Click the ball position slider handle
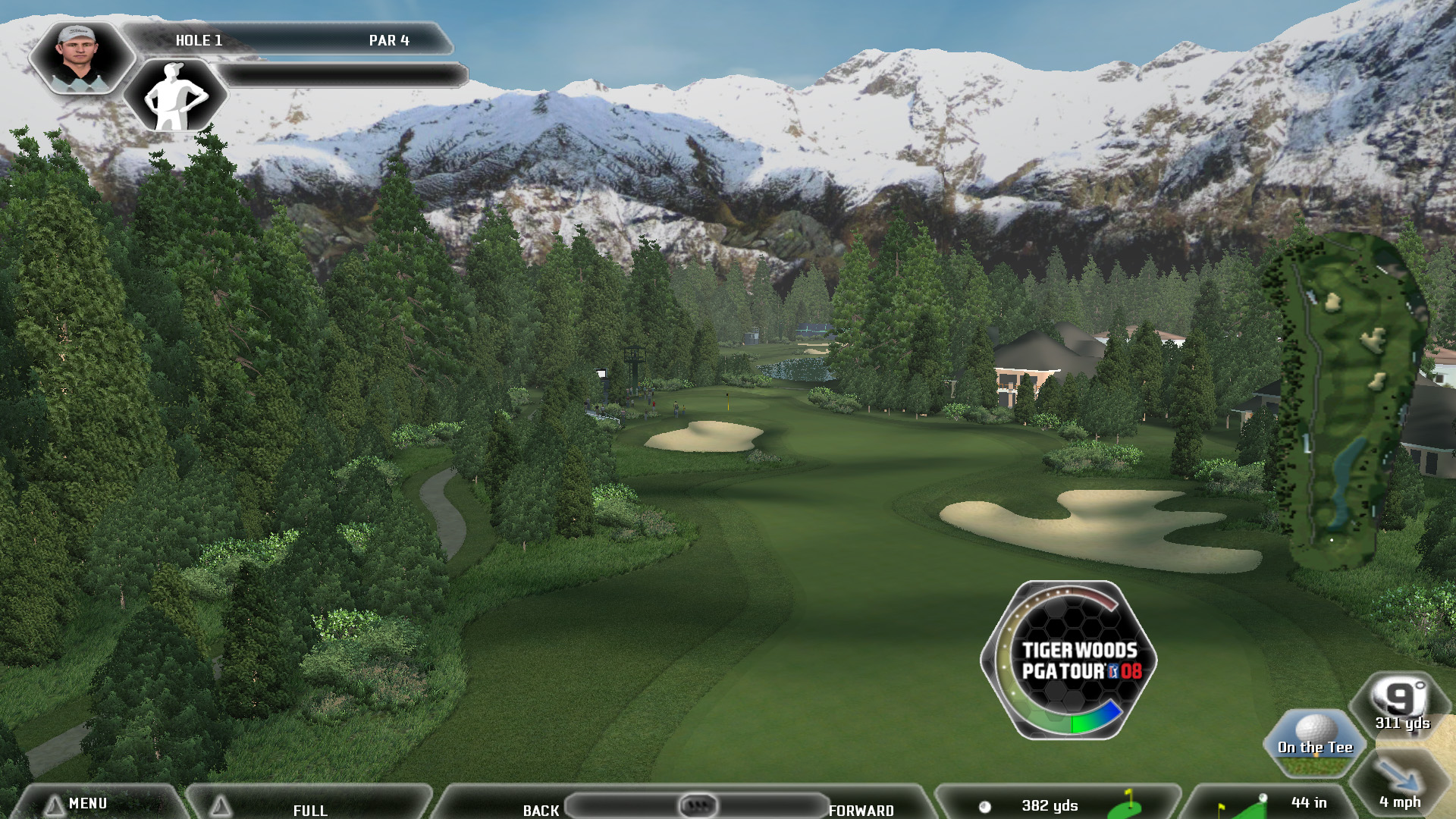Screen dimensions: 1456x819 (698, 805)
